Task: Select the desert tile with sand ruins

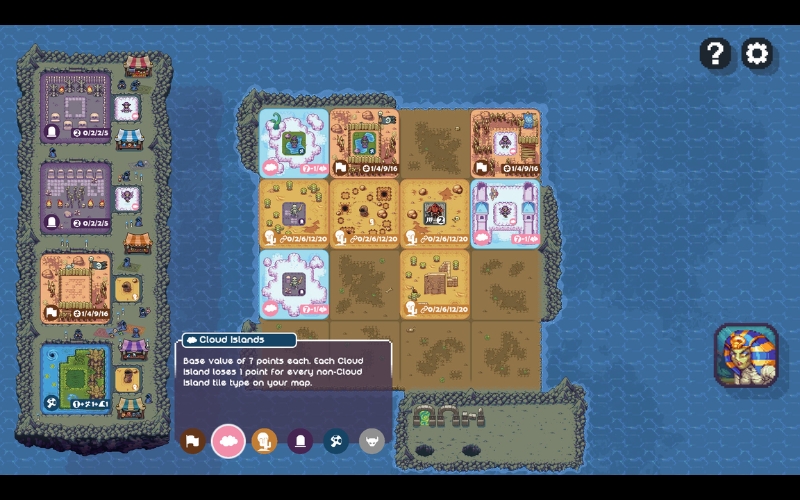Action: tap(434, 283)
